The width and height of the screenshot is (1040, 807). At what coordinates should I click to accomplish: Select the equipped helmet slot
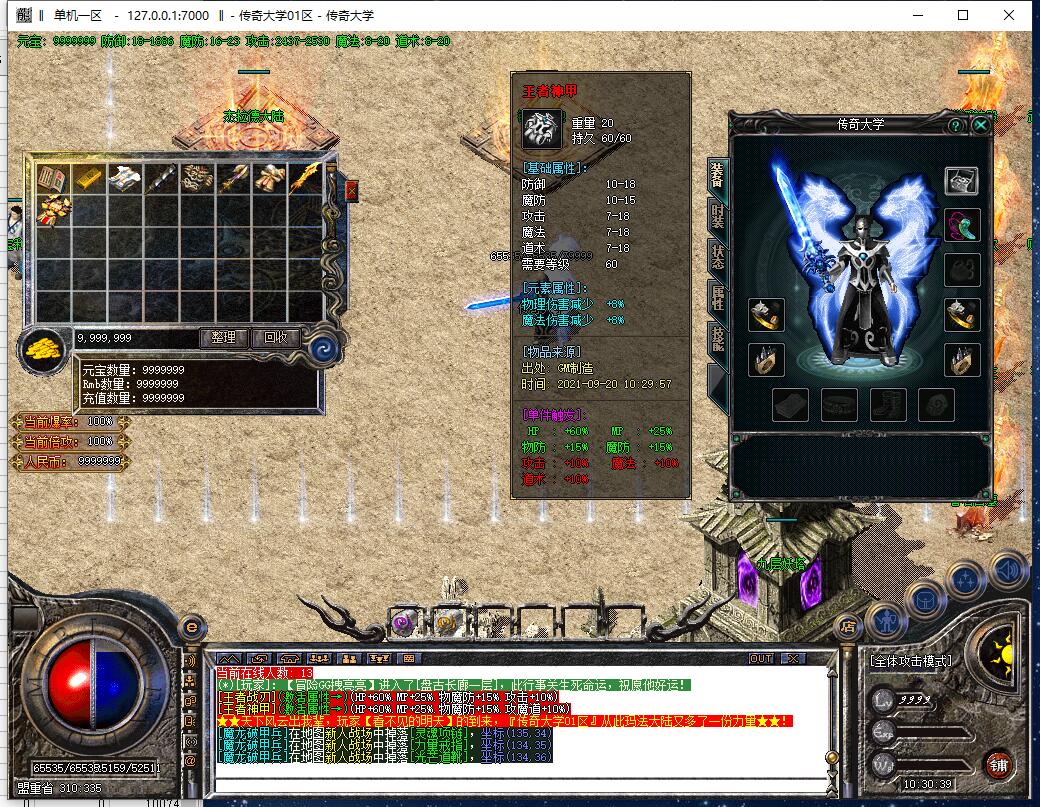(x=962, y=181)
